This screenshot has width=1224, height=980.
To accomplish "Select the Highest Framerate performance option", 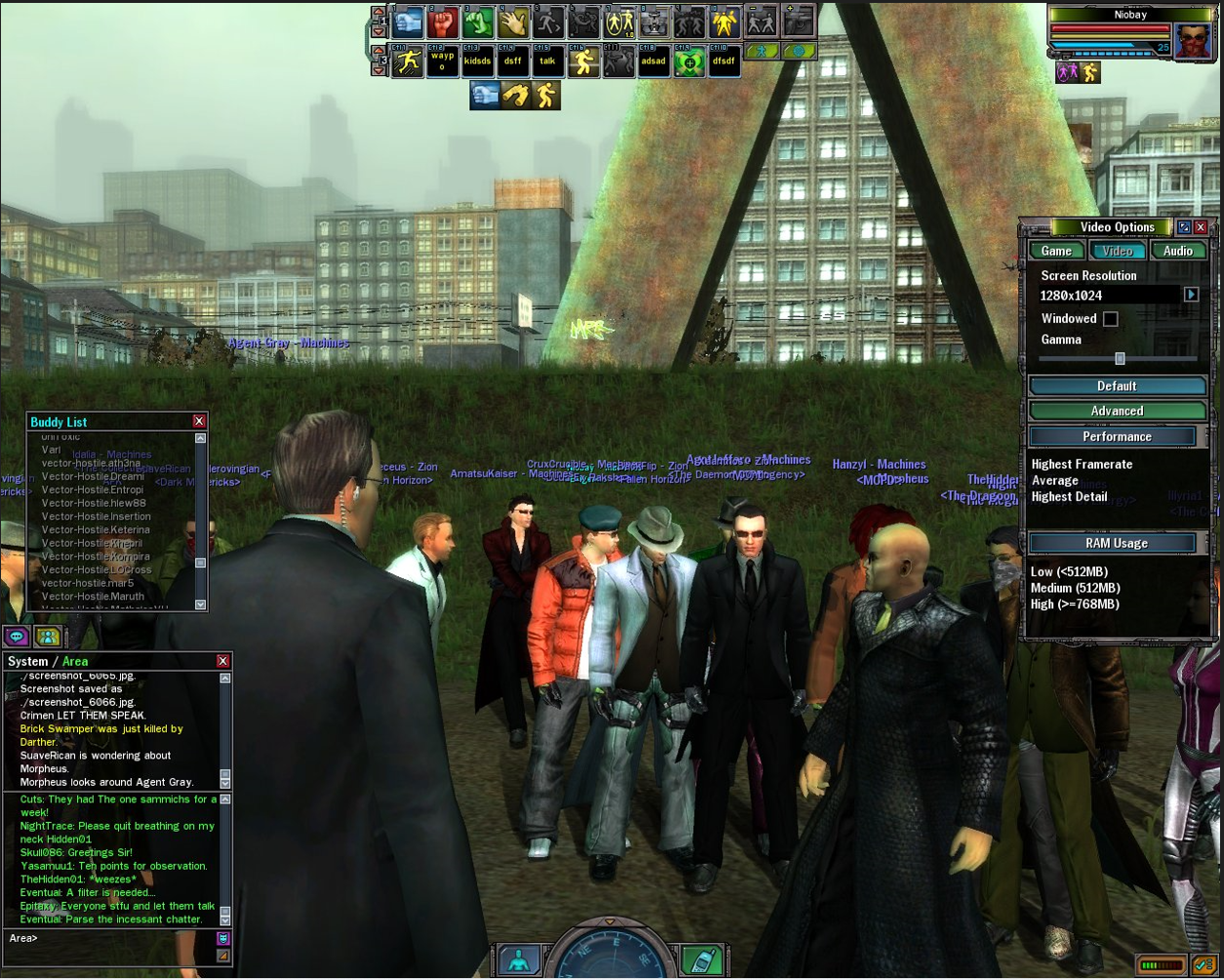I will click(x=1082, y=464).
